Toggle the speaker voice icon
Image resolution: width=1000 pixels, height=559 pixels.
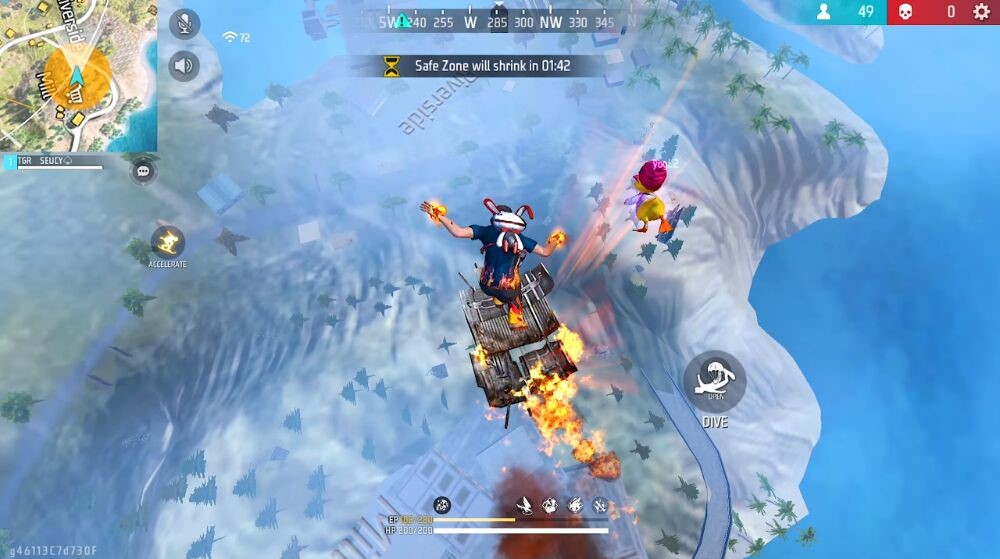click(x=184, y=66)
